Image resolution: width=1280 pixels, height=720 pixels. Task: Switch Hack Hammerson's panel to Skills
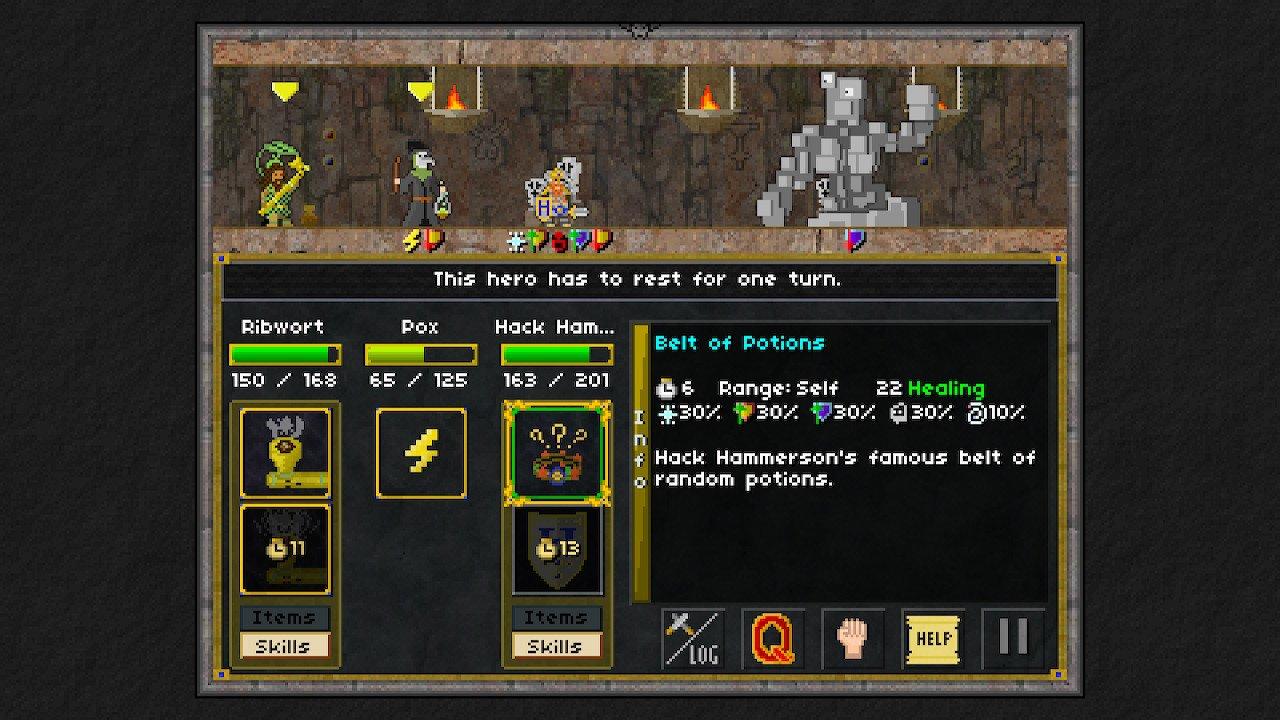tap(557, 645)
